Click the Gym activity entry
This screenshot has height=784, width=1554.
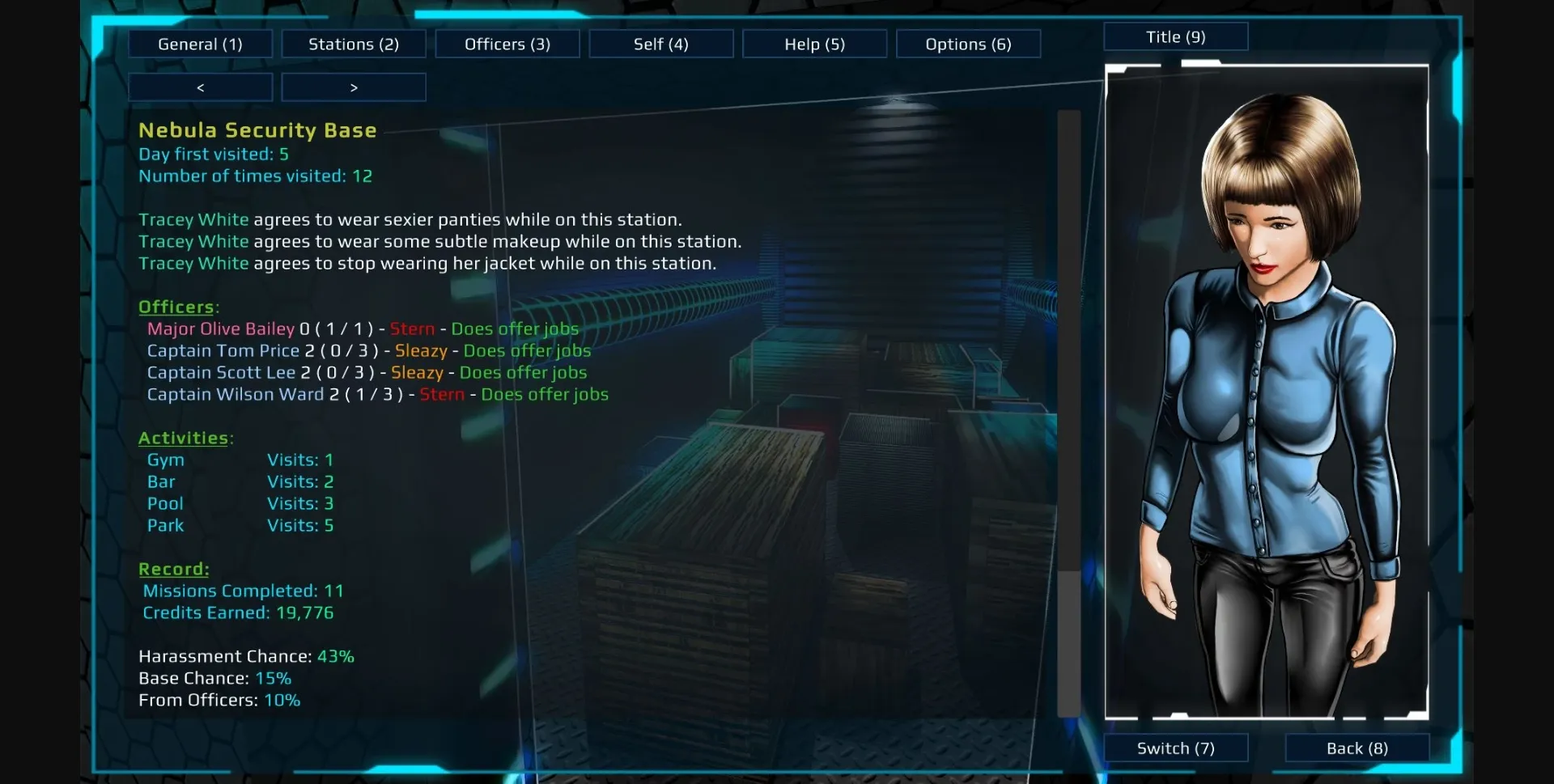[165, 460]
